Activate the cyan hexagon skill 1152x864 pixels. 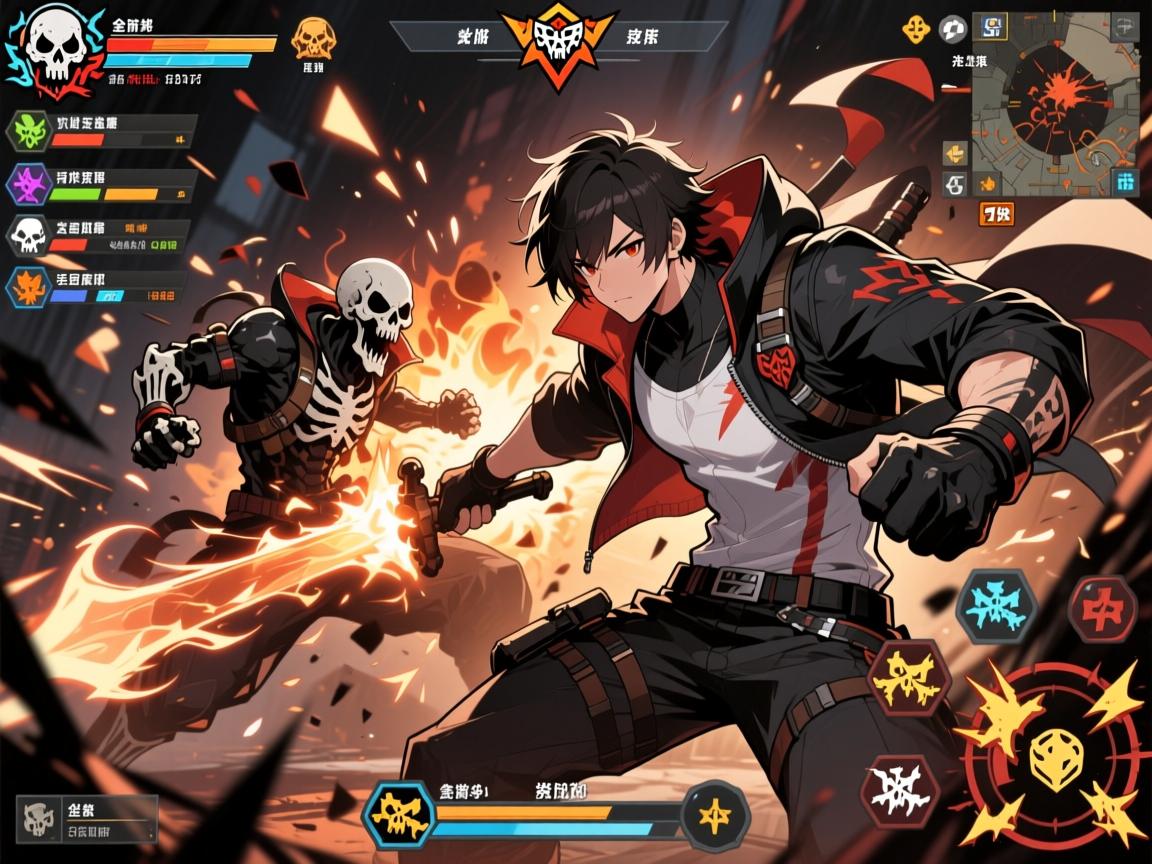pyautogui.click(x=995, y=605)
